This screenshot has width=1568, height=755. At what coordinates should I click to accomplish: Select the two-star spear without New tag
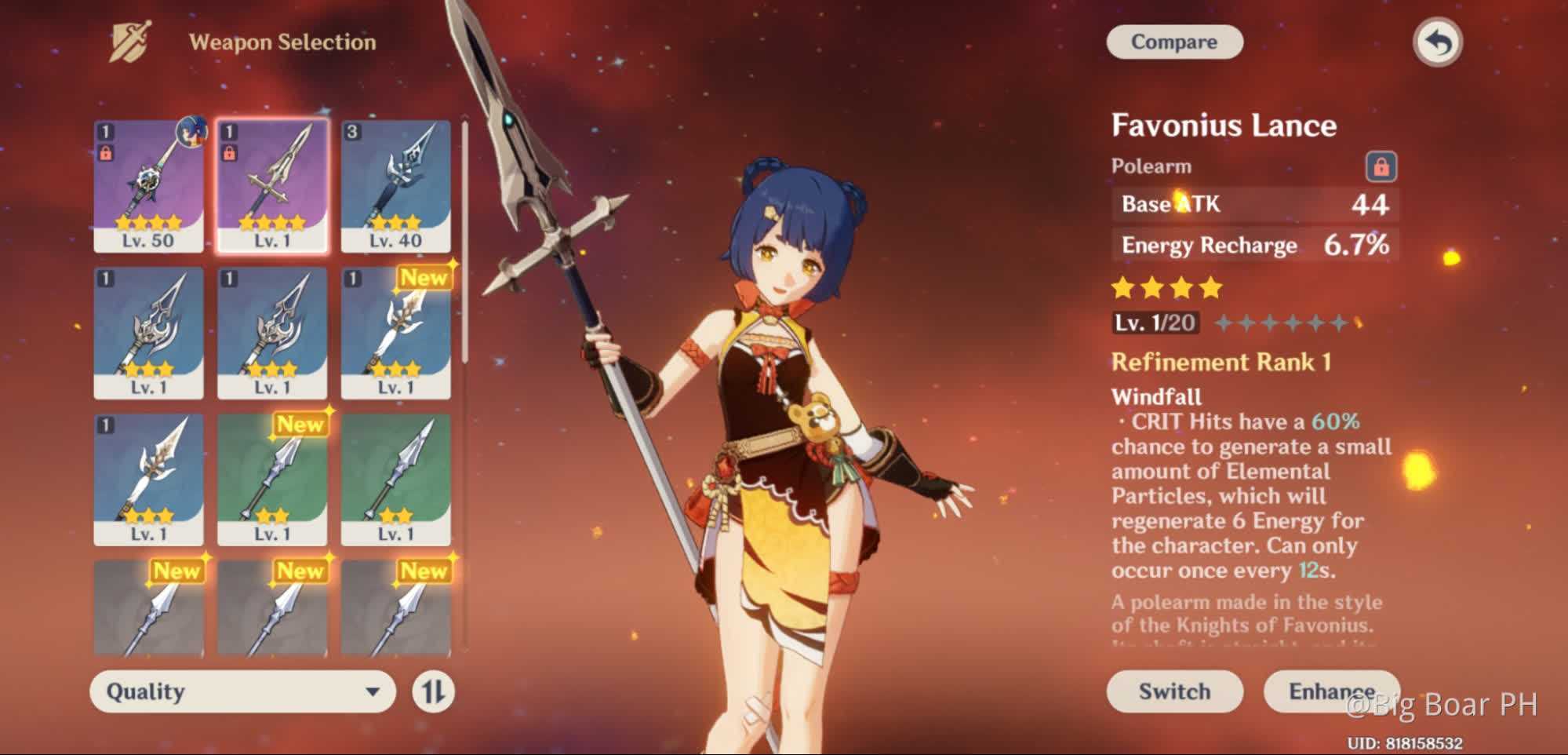pyautogui.click(x=395, y=480)
